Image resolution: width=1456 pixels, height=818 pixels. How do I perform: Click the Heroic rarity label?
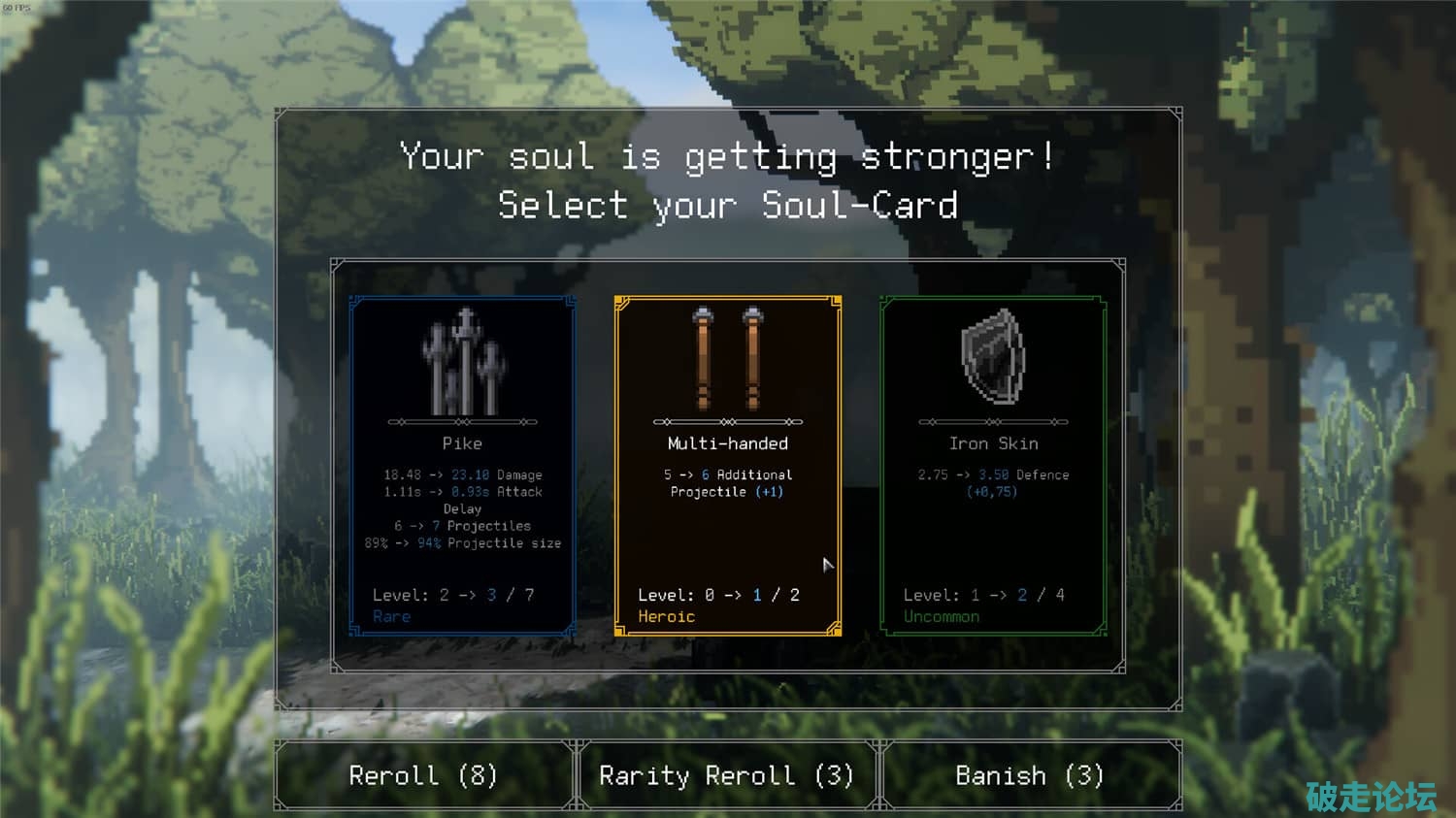667,616
